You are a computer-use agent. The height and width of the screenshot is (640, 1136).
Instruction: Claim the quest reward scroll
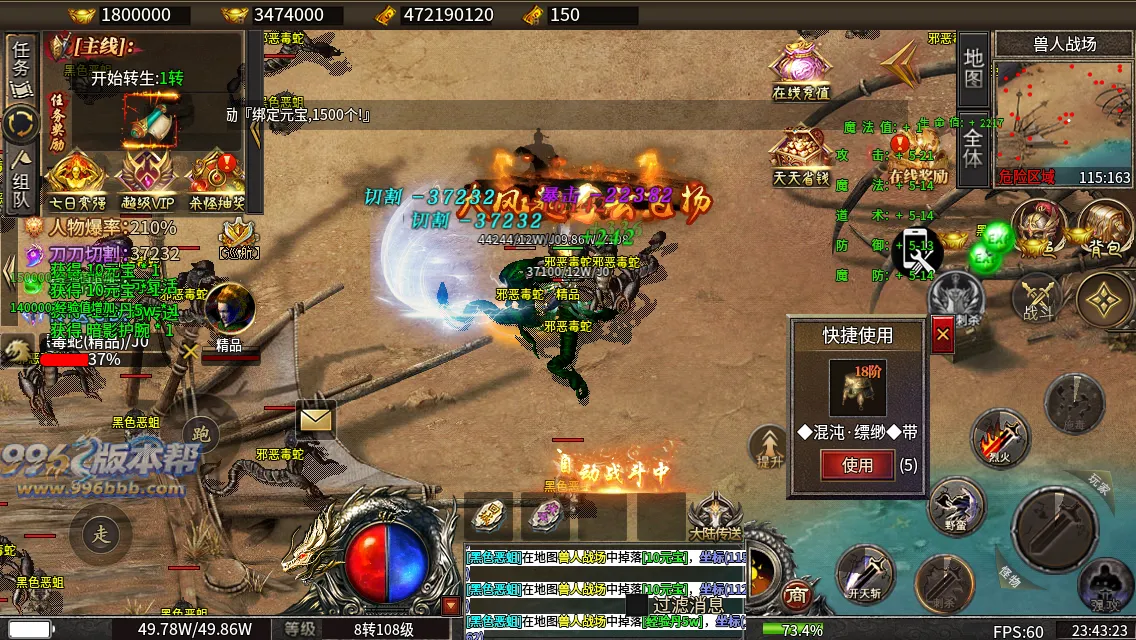point(150,121)
